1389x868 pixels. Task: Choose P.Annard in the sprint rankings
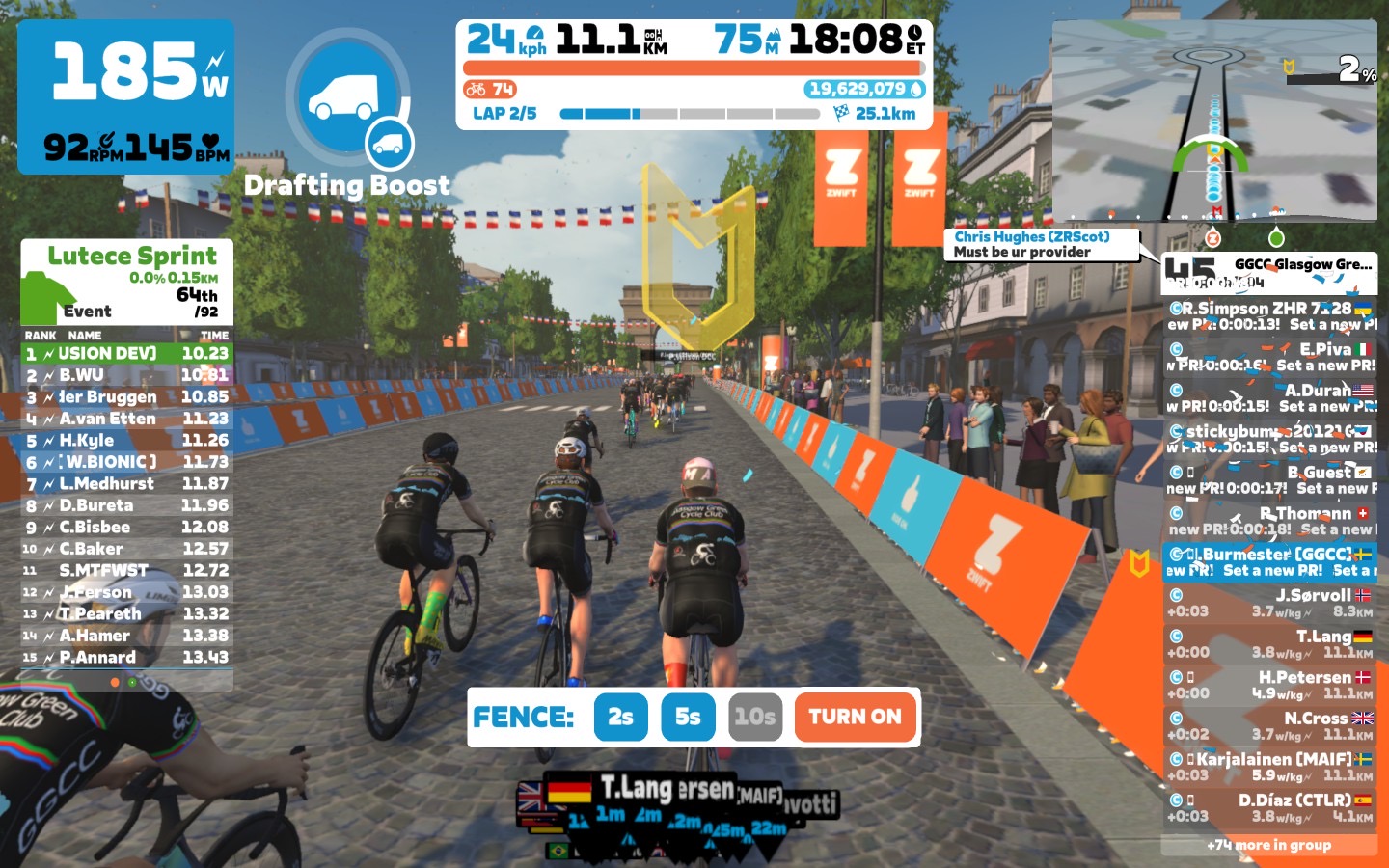click(x=126, y=658)
